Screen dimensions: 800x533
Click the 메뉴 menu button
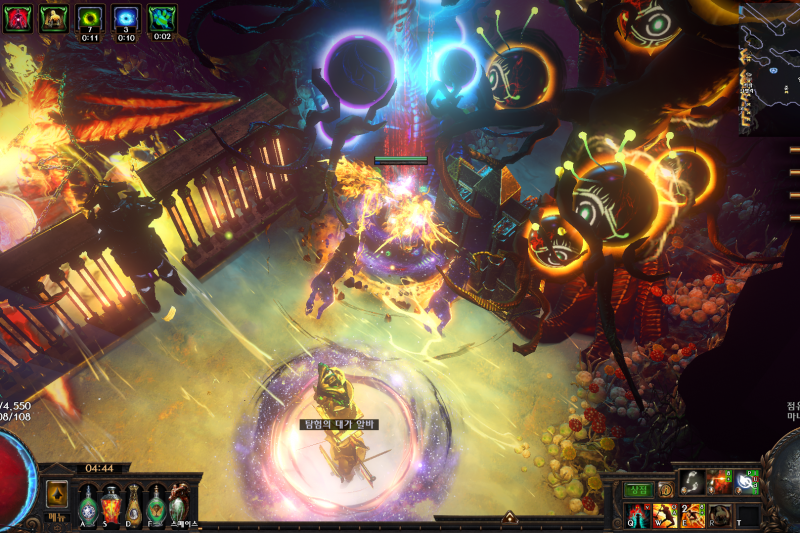pyautogui.click(x=56, y=518)
